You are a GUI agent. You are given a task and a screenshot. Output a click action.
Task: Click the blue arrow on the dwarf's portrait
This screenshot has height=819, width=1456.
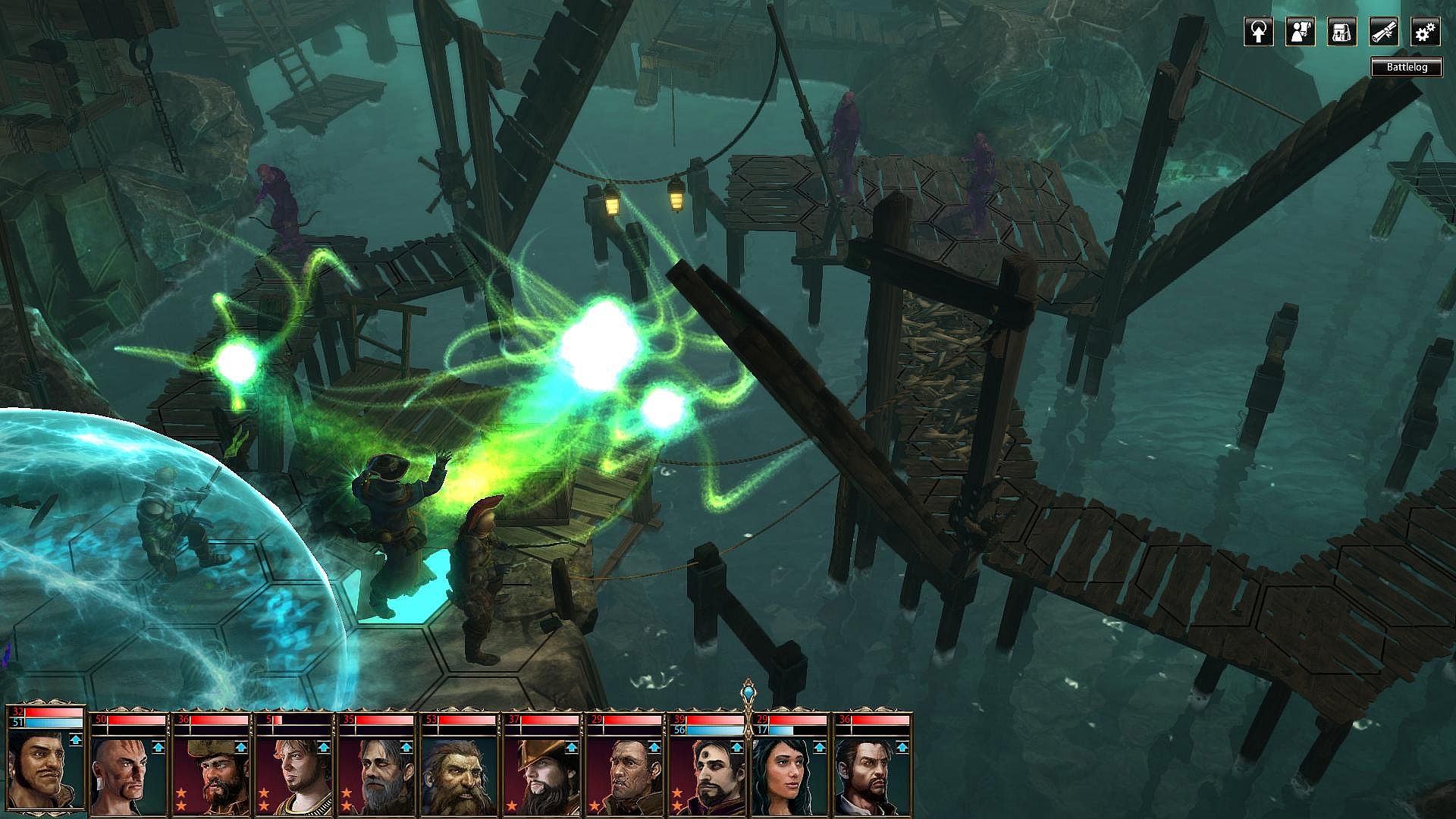(490, 747)
